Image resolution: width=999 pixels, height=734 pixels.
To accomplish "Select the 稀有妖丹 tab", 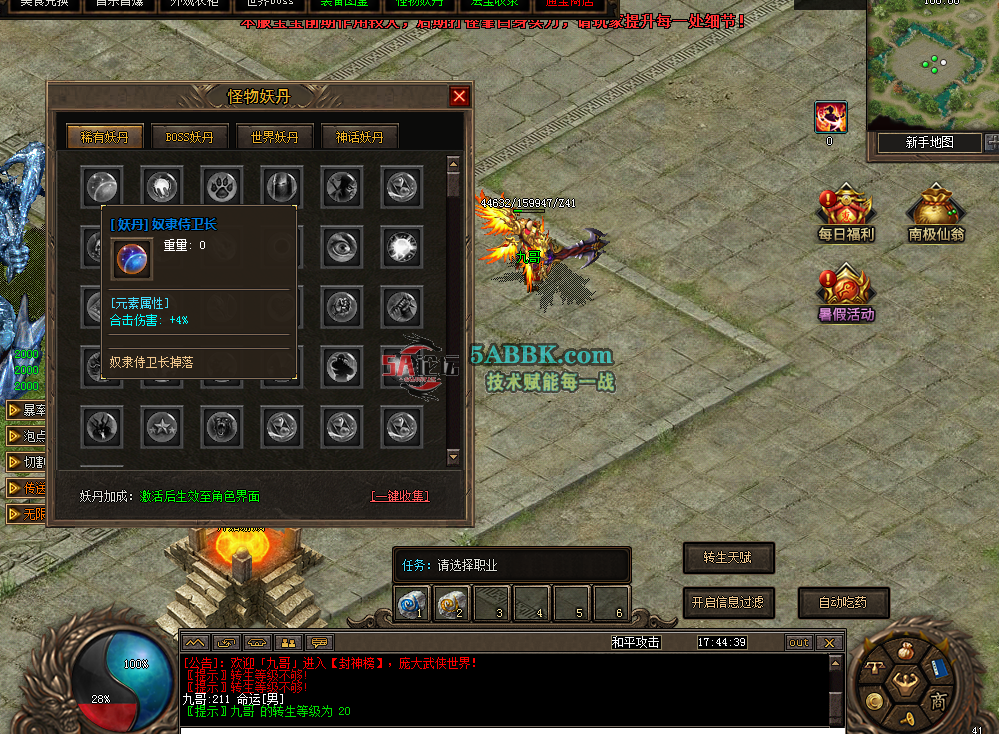I will tap(104, 137).
